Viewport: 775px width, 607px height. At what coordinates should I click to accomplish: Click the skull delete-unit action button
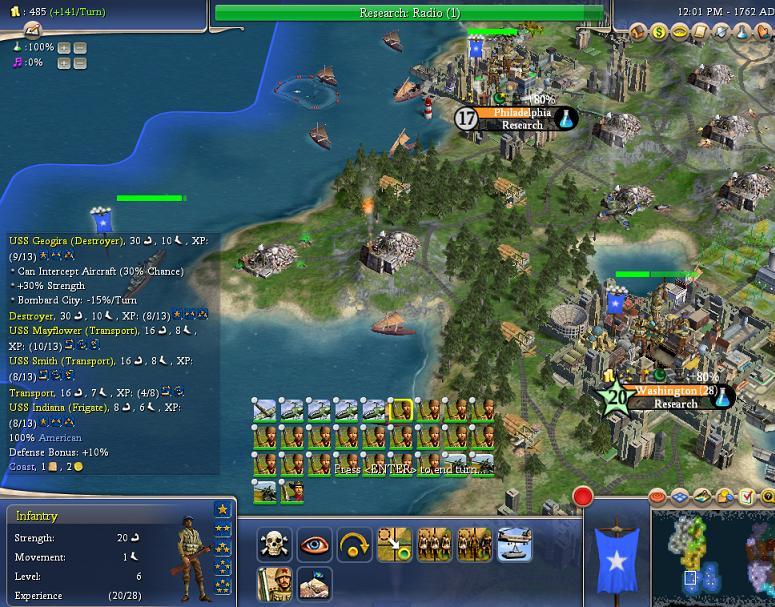tap(275, 544)
